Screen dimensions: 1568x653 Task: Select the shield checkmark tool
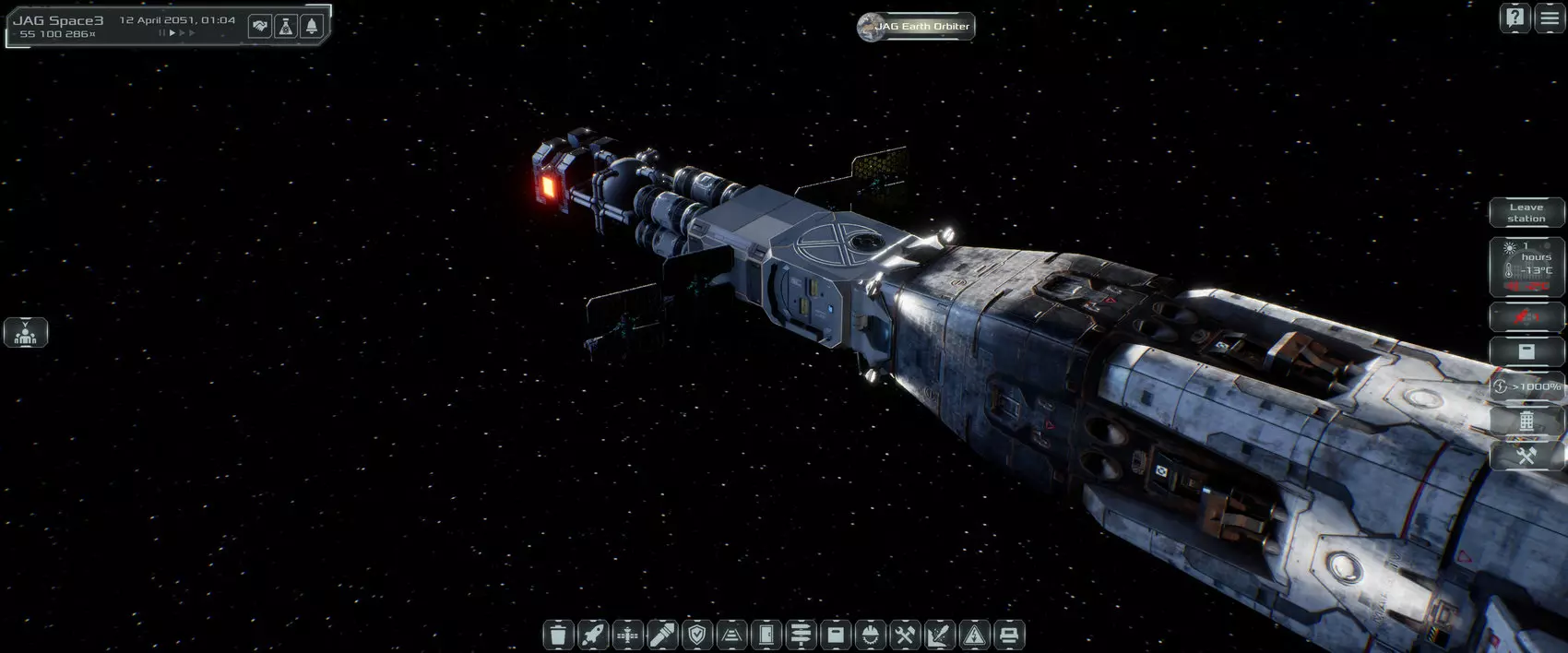coord(697,635)
